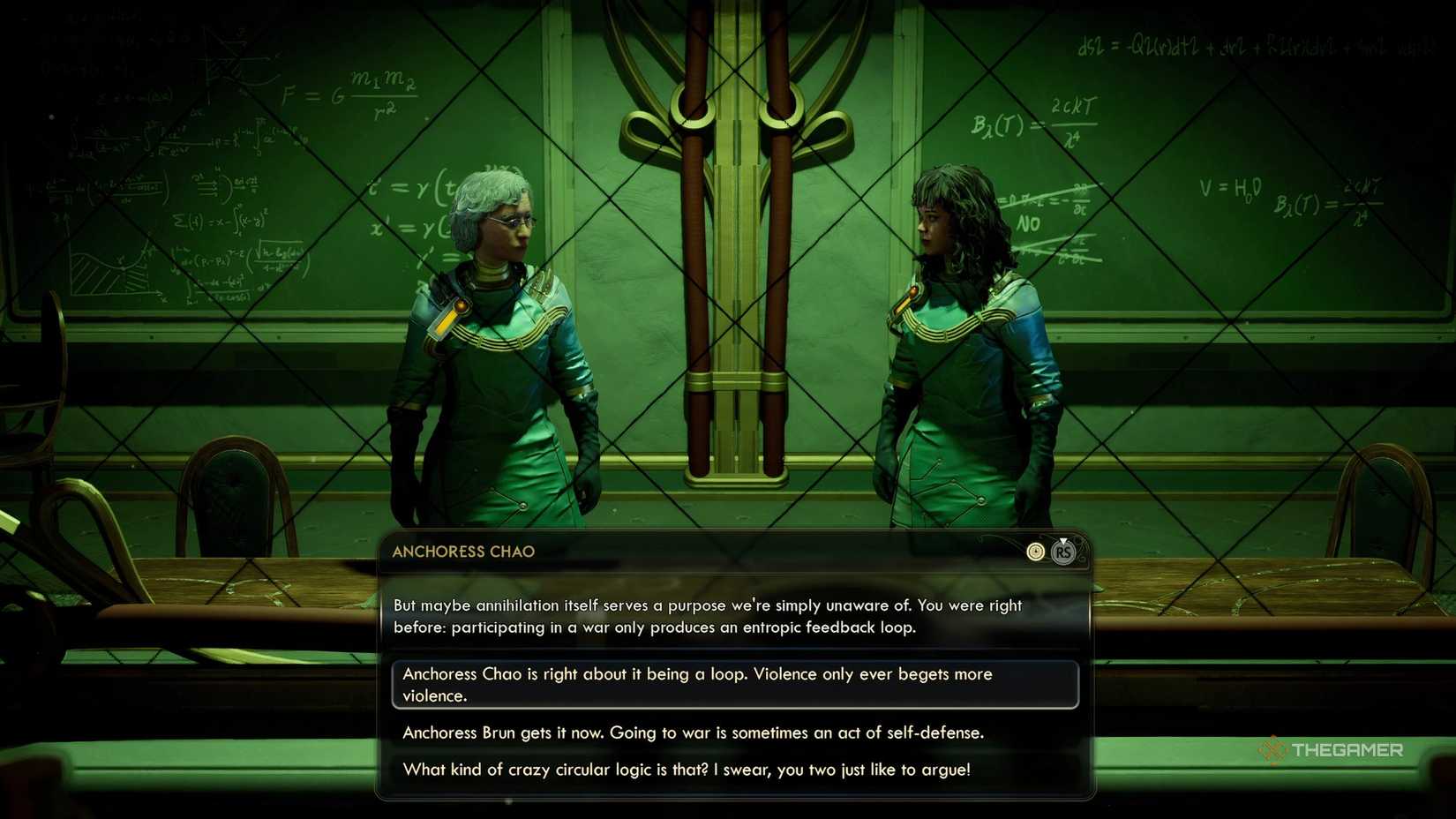The height and width of the screenshot is (819, 1456).
Task: Open the ANCHORESS CHAO speaker name header
Action: tap(463, 551)
